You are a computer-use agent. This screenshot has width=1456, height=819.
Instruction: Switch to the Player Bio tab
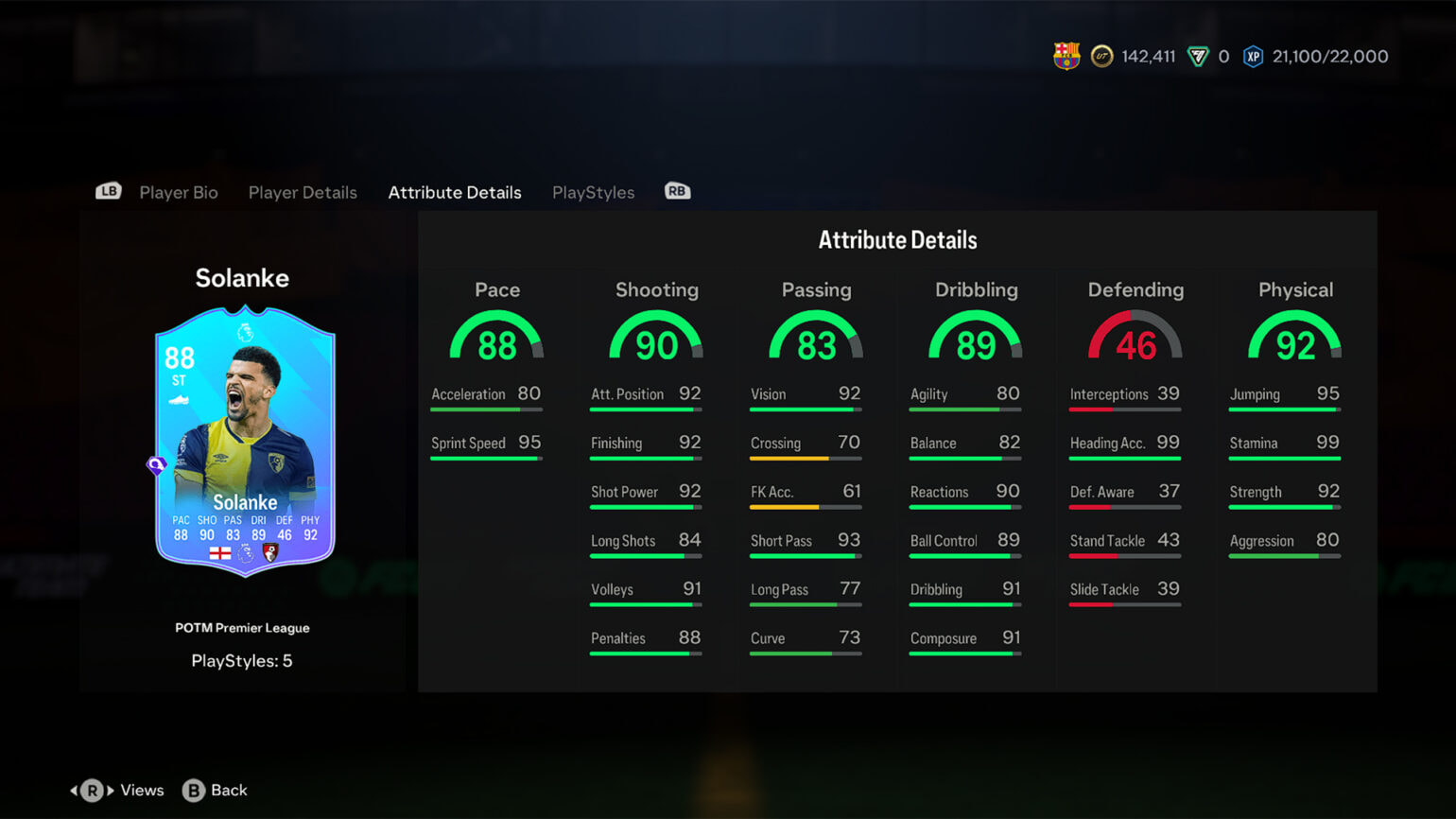178,192
